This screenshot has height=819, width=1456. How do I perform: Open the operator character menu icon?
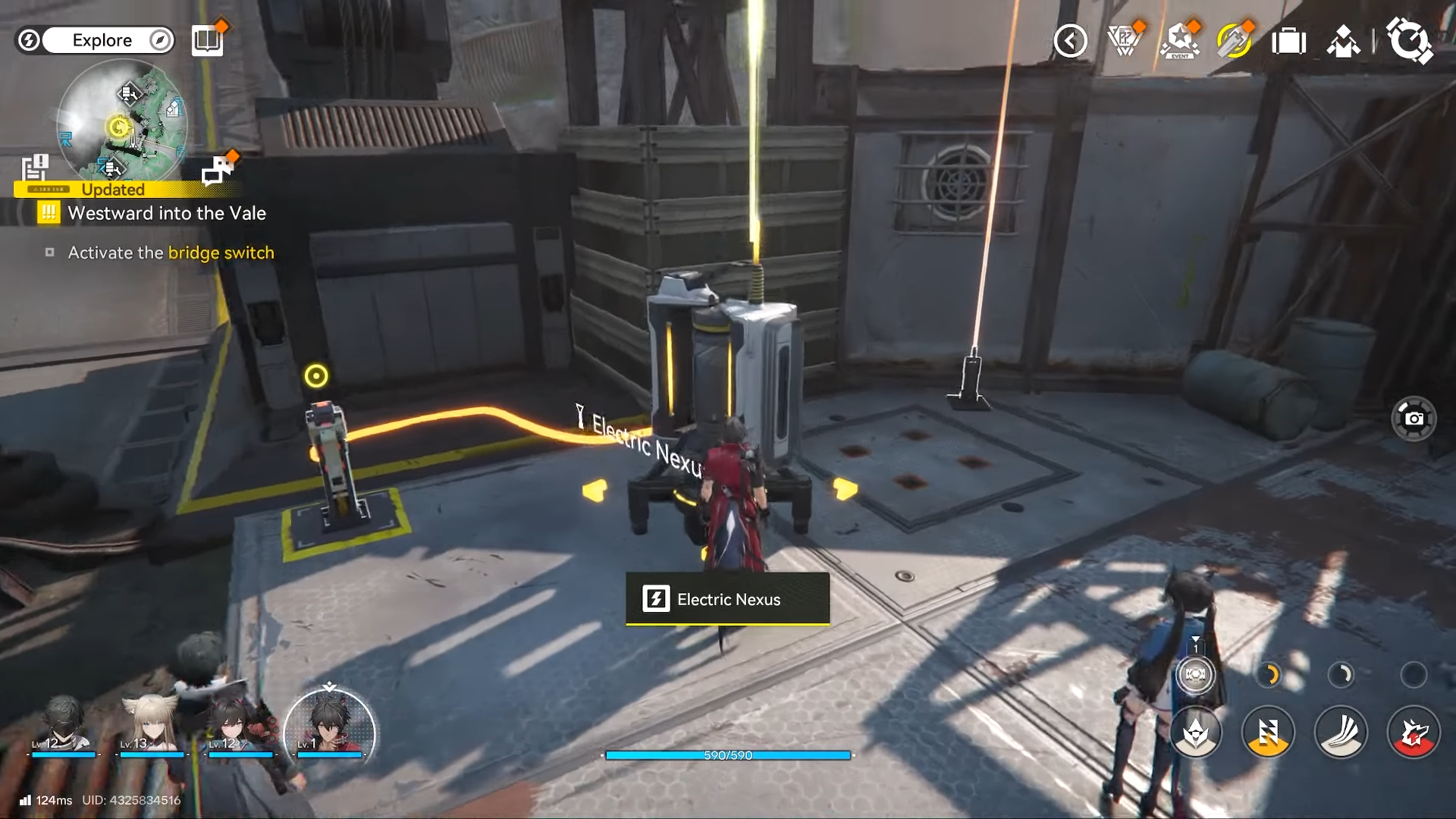click(1343, 42)
